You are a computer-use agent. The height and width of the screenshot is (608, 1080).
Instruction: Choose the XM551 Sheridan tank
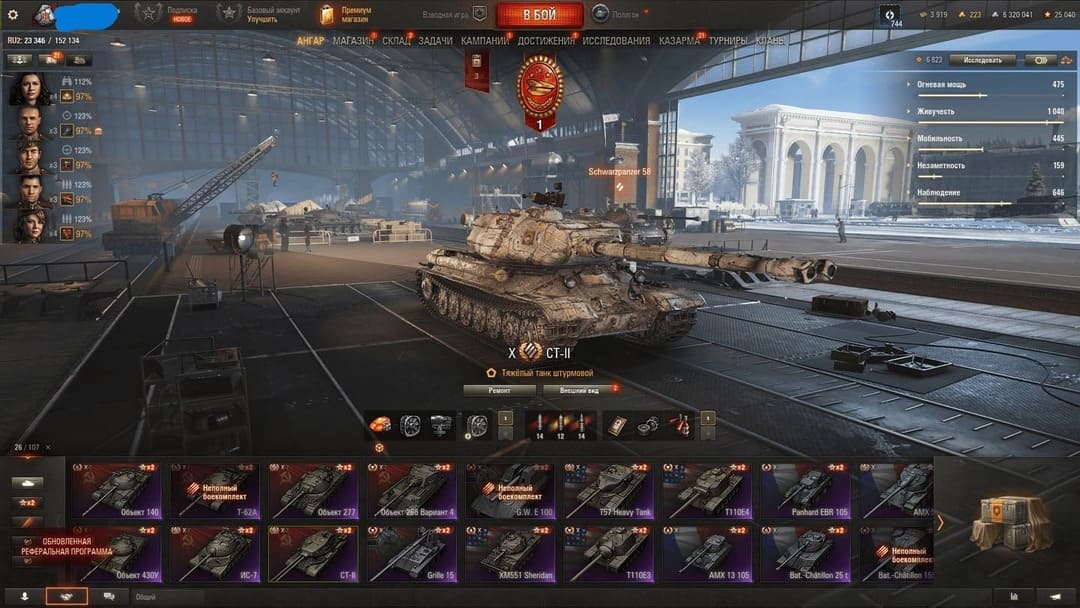508,553
